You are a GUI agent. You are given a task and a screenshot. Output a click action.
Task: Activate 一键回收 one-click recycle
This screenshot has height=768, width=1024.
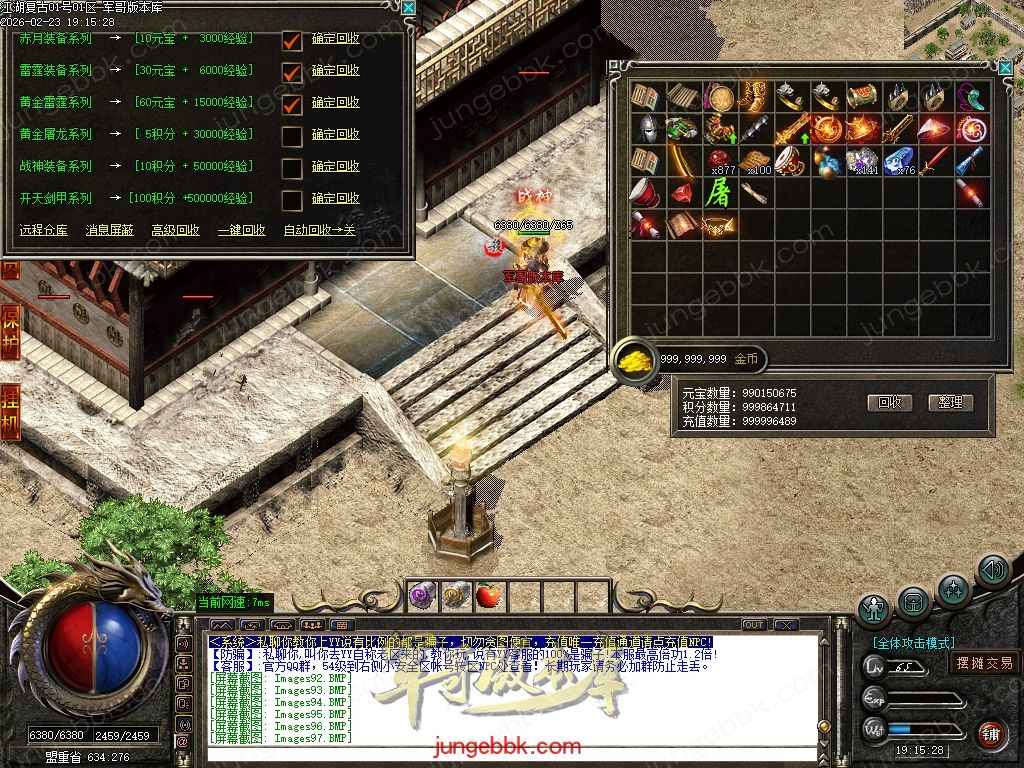coord(241,230)
